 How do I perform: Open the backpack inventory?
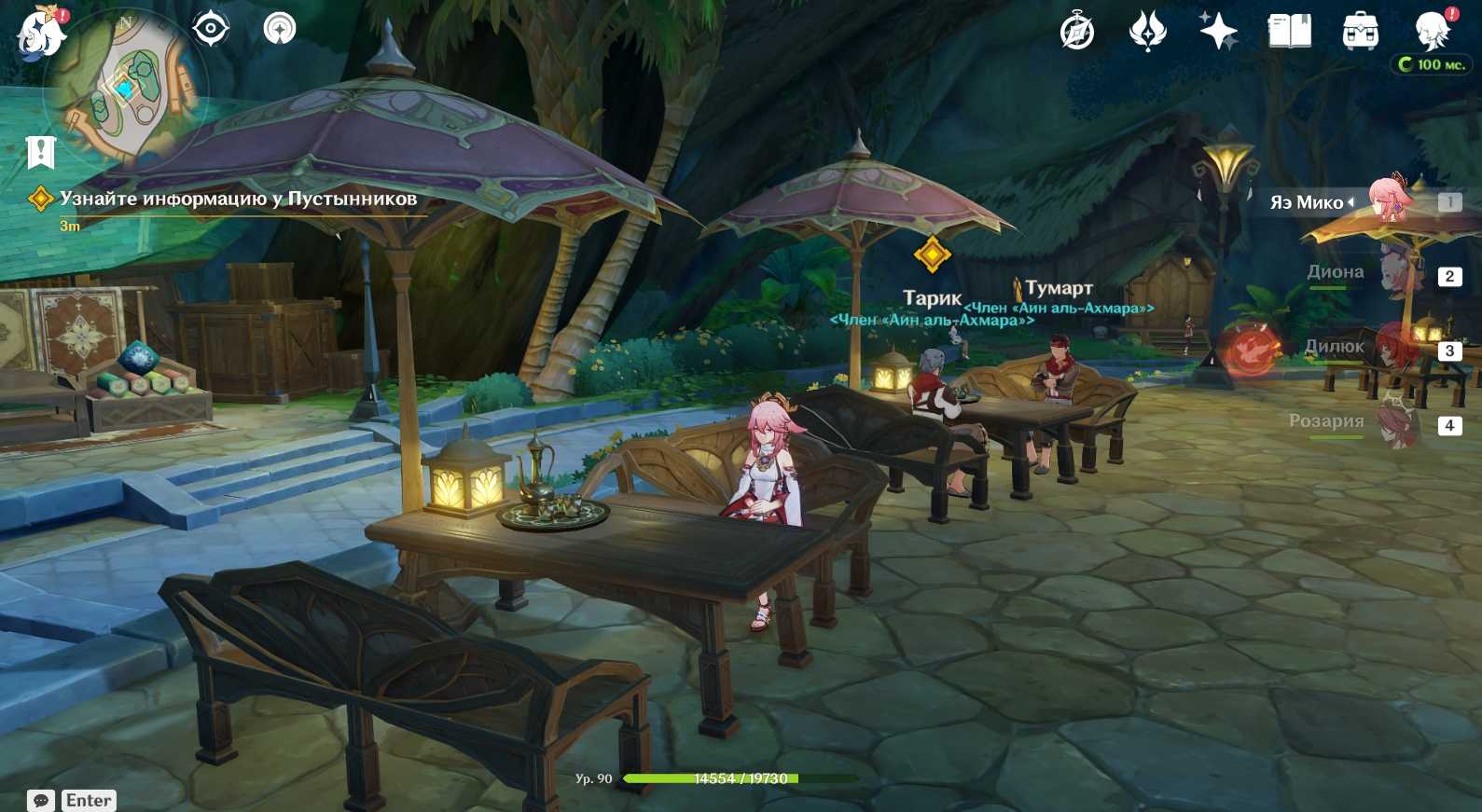[1360, 32]
